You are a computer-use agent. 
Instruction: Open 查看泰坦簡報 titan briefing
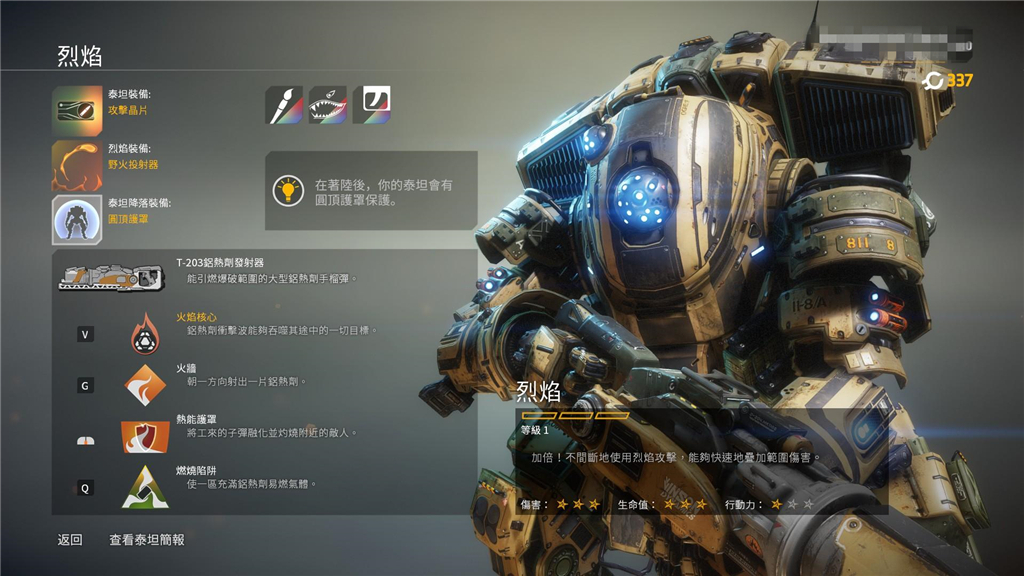[147, 540]
